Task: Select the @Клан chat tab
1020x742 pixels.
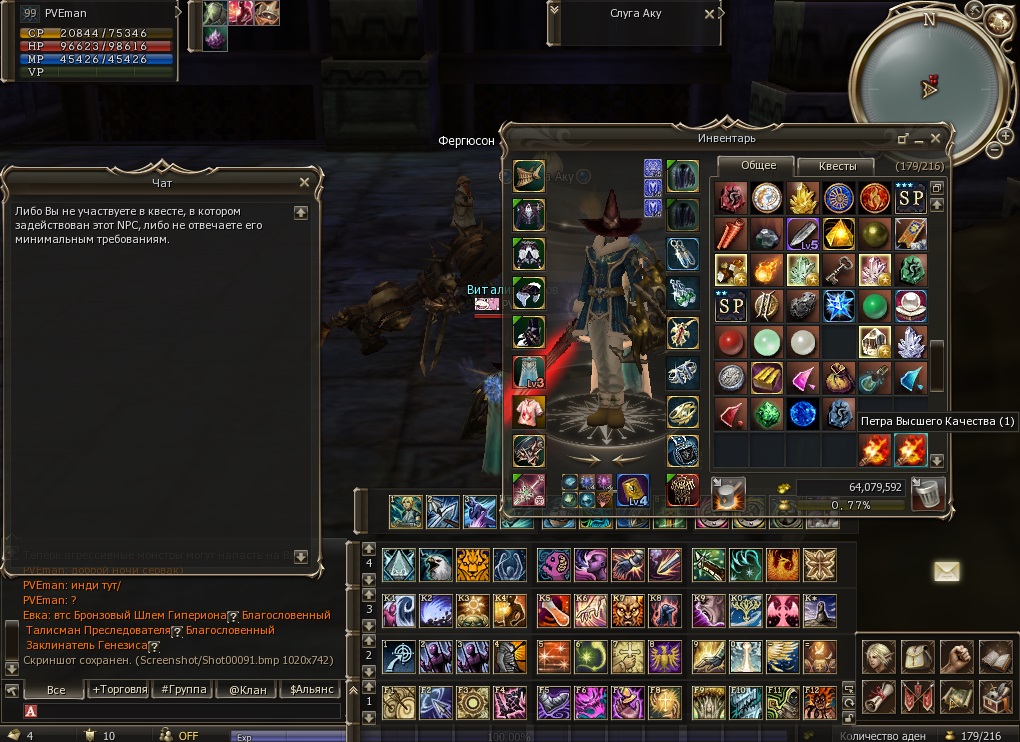Action: pyautogui.click(x=246, y=689)
